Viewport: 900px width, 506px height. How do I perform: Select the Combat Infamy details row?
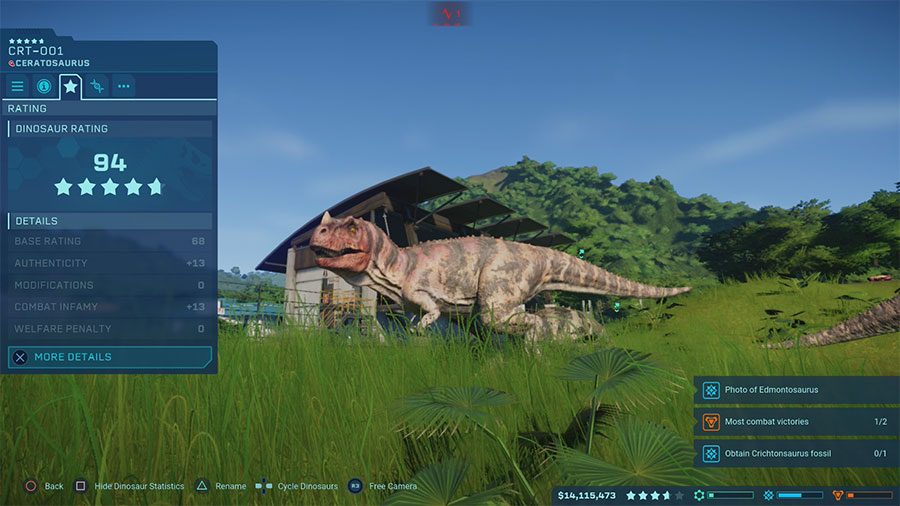click(110, 307)
